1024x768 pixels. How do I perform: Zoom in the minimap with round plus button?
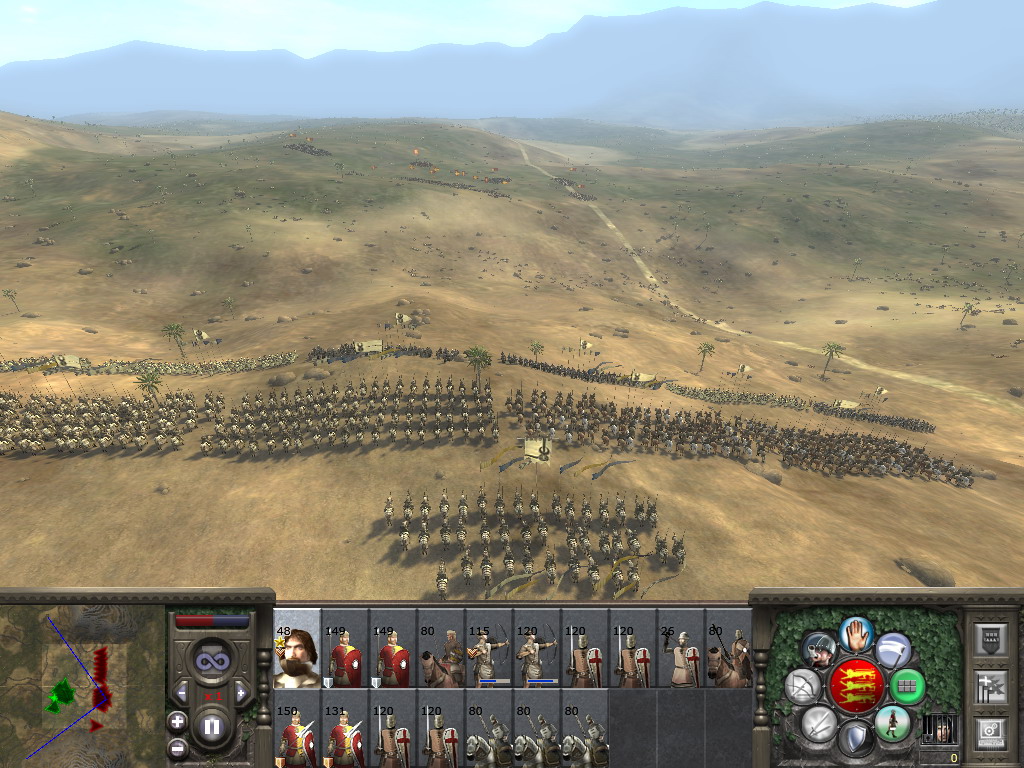pyautogui.click(x=177, y=720)
